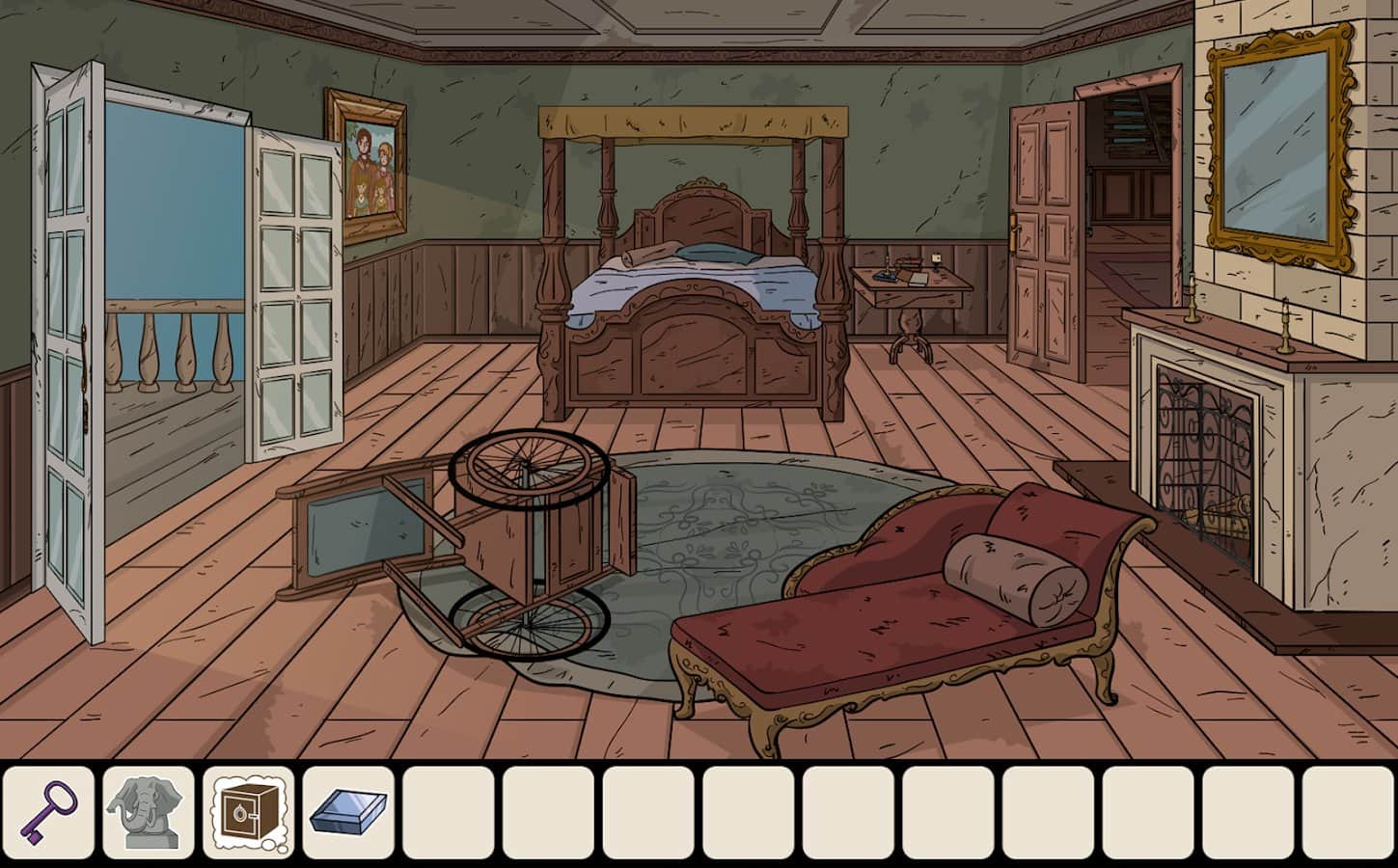Examine the open book on the desk
Viewport: 1398px width, 868px height.
[918, 278]
